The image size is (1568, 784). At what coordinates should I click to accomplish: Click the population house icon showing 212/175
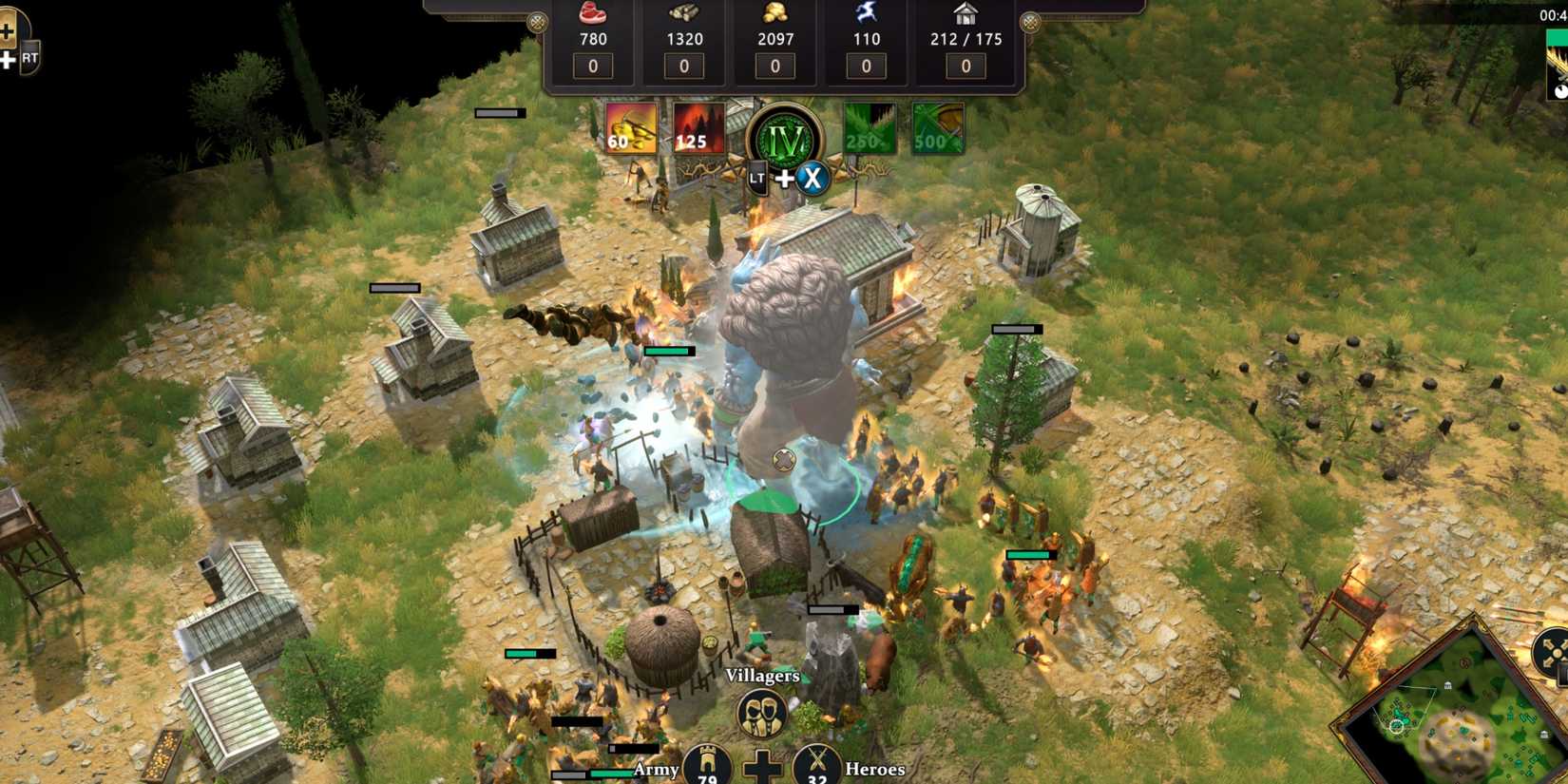pyautogui.click(x=965, y=12)
